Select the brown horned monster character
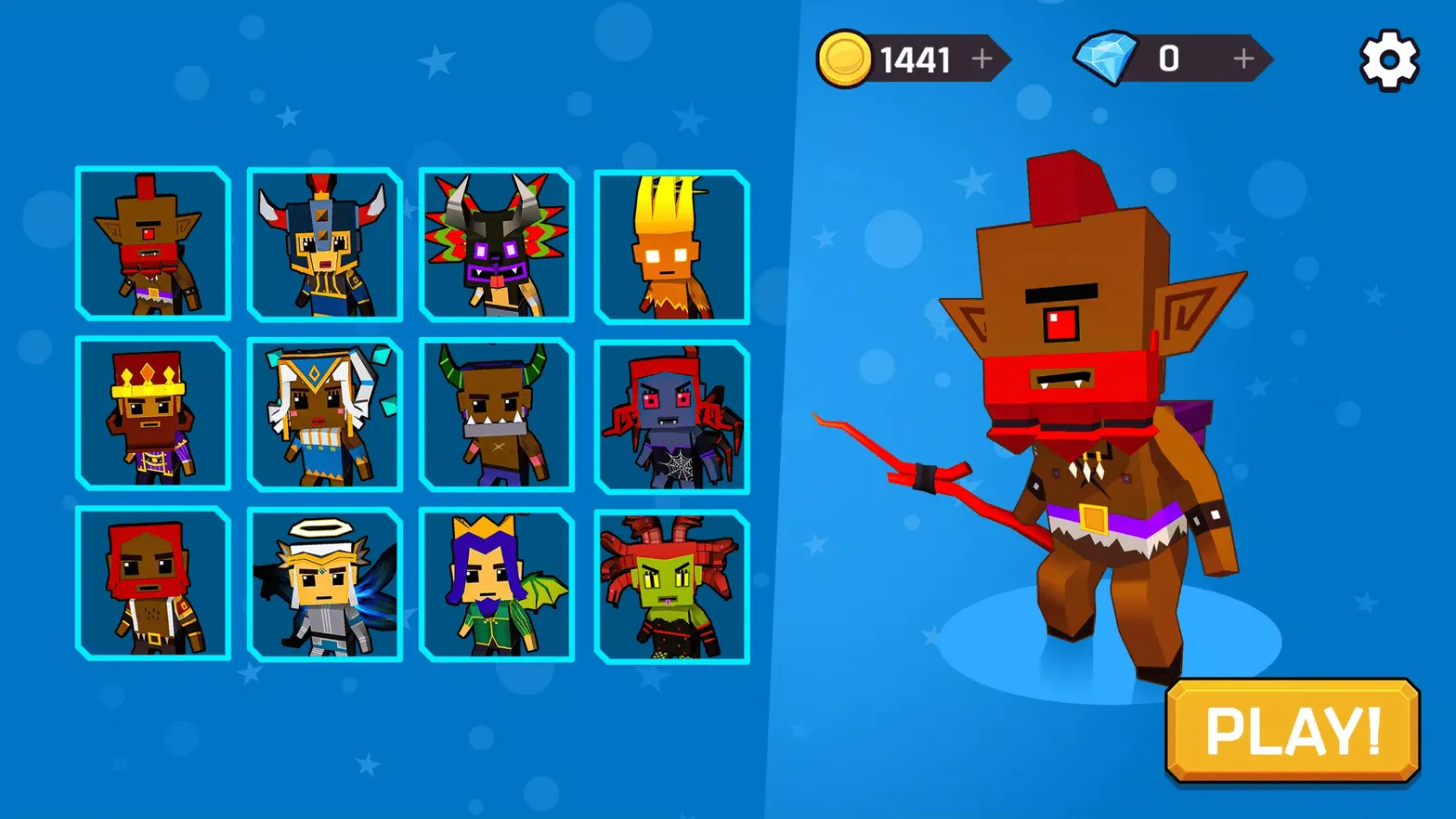The image size is (1456, 819). tap(496, 414)
